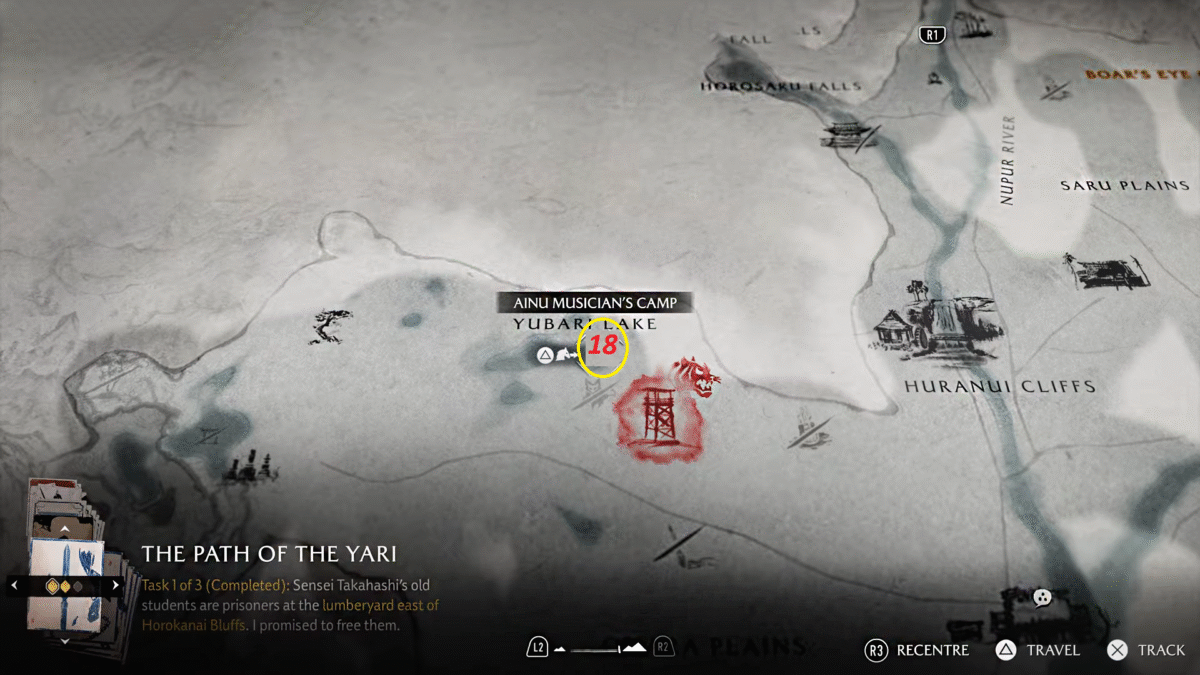
Task: Move down the card stack with down arrow
Action: 64,640
